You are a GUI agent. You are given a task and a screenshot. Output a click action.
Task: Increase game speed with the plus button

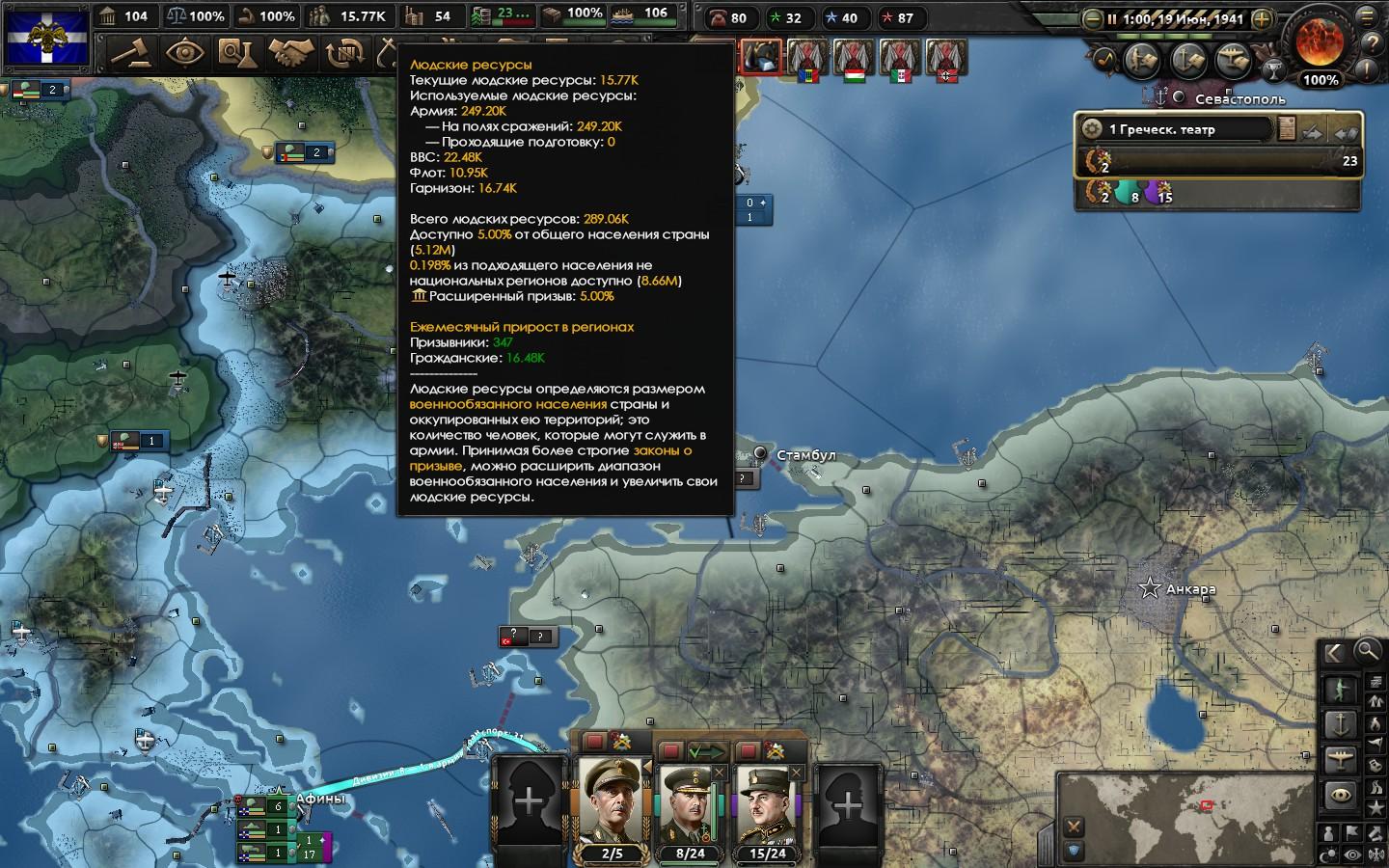coord(1262,18)
